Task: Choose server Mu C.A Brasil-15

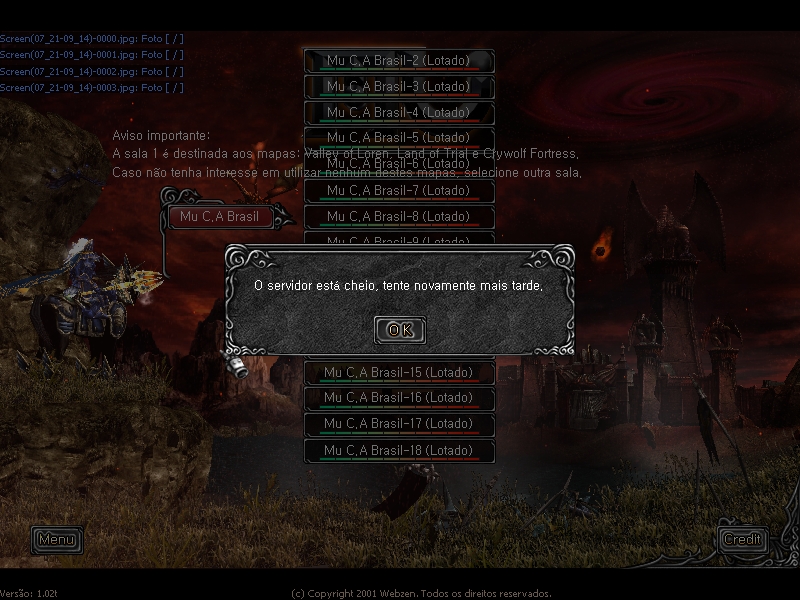Action: pos(399,373)
